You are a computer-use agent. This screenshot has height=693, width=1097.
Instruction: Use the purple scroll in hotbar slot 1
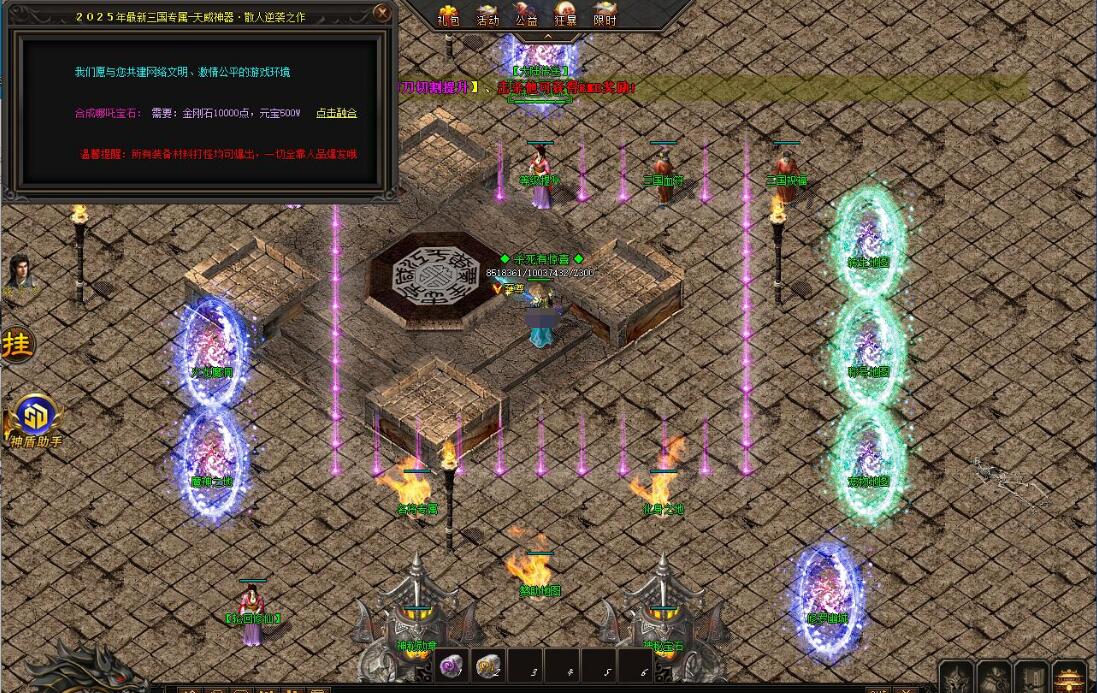click(x=450, y=665)
